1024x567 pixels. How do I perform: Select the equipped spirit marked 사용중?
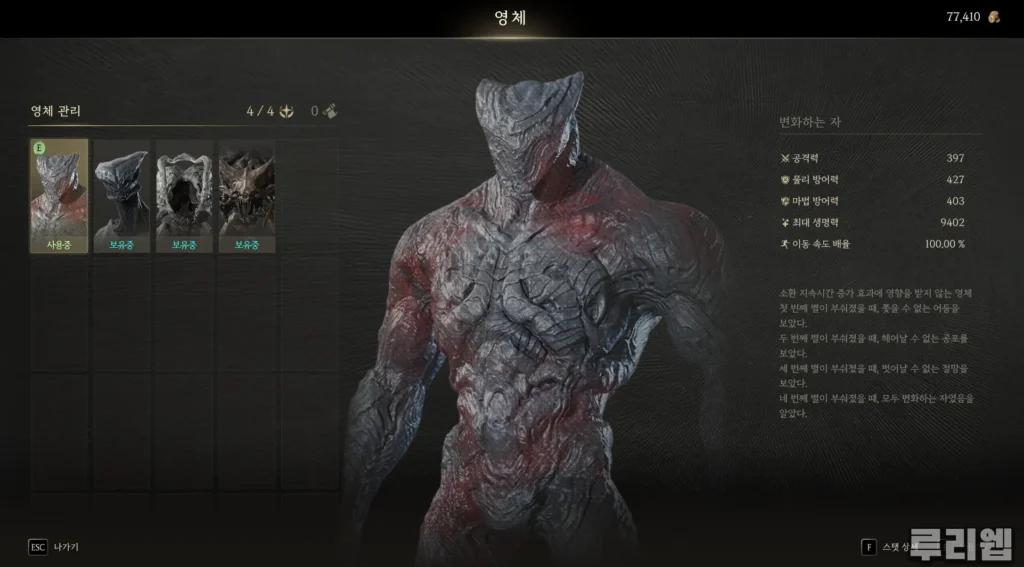[59, 195]
